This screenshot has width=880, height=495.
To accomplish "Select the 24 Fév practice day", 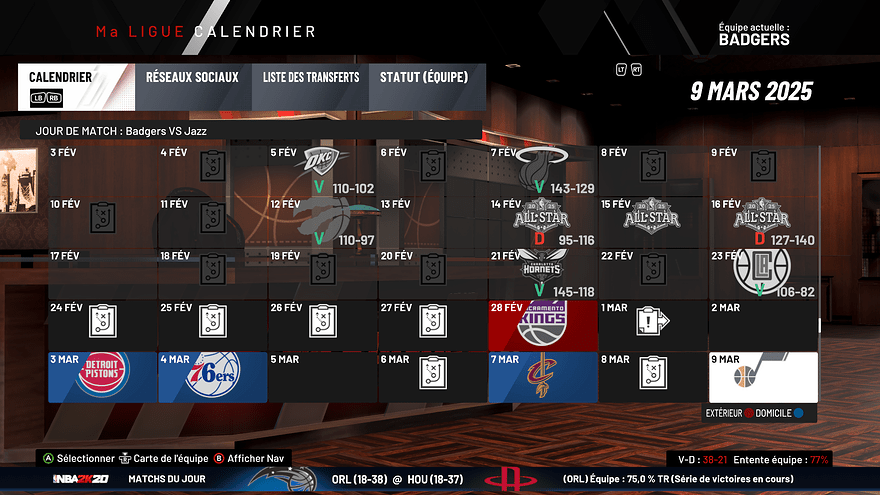I will click(x=103, y=324).
